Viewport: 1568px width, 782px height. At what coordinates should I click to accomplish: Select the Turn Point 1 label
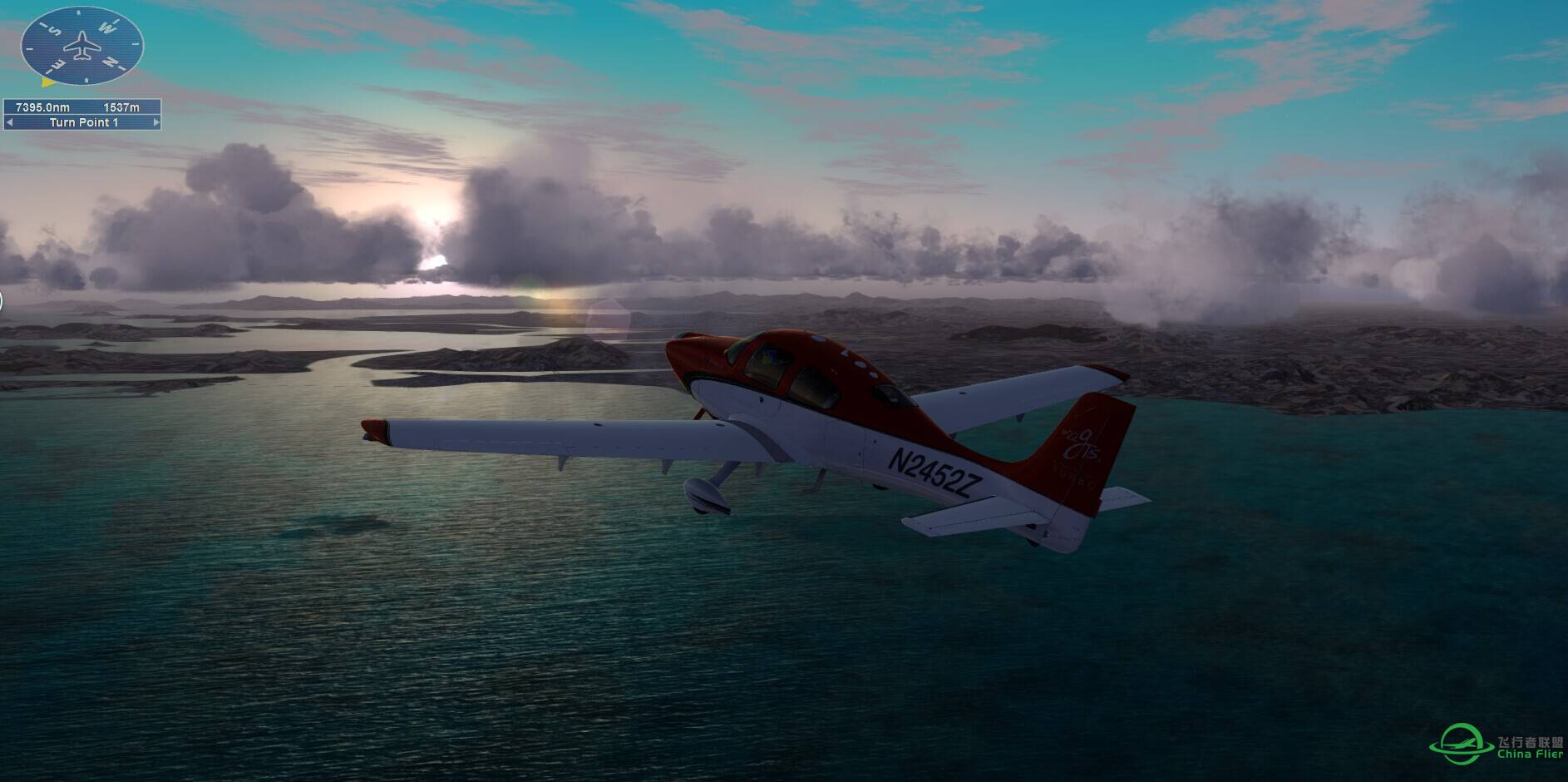[x=83, y=122]
